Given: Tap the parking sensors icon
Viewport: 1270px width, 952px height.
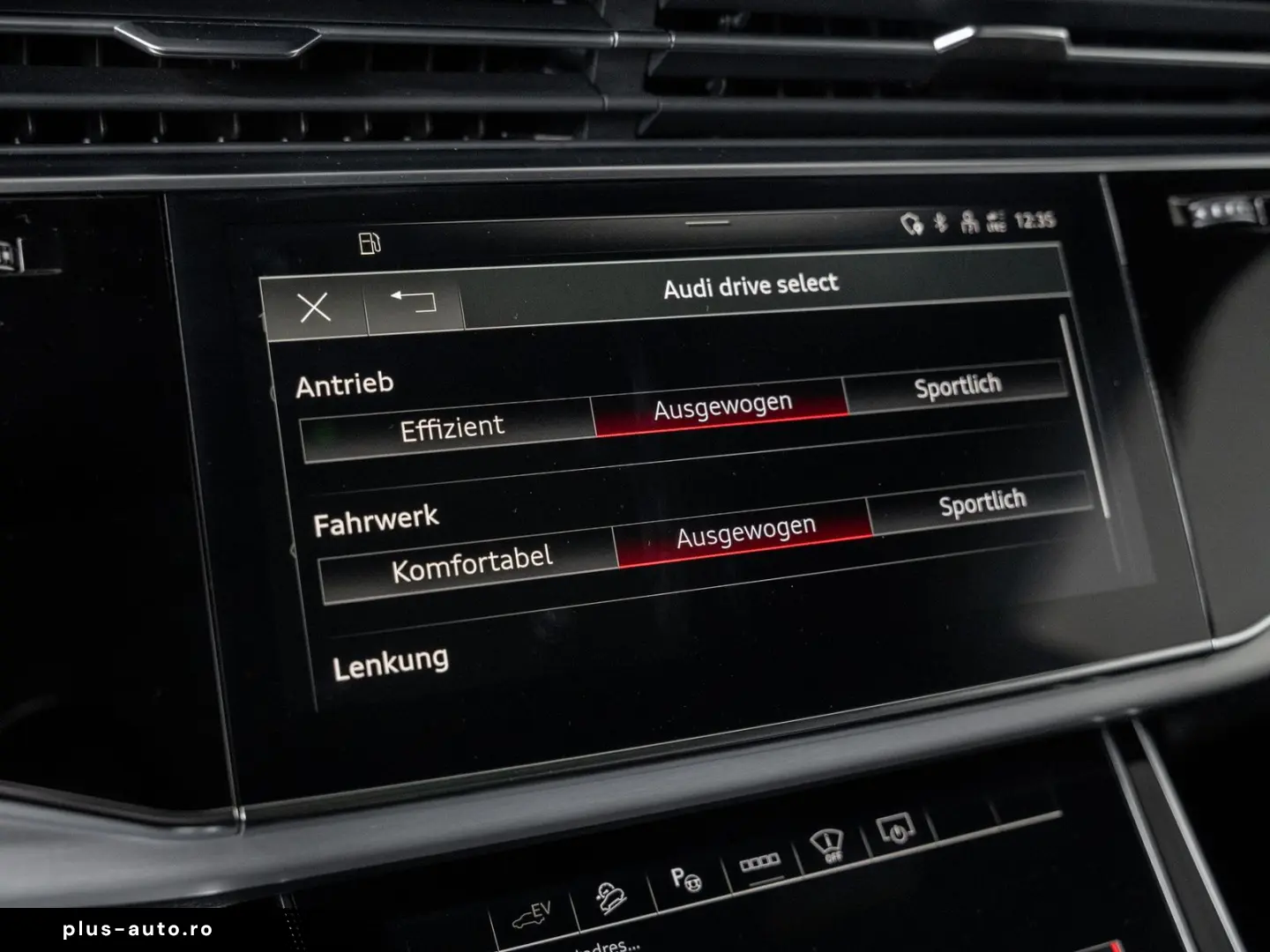Looking at the screenshot, I should (760, 862).
